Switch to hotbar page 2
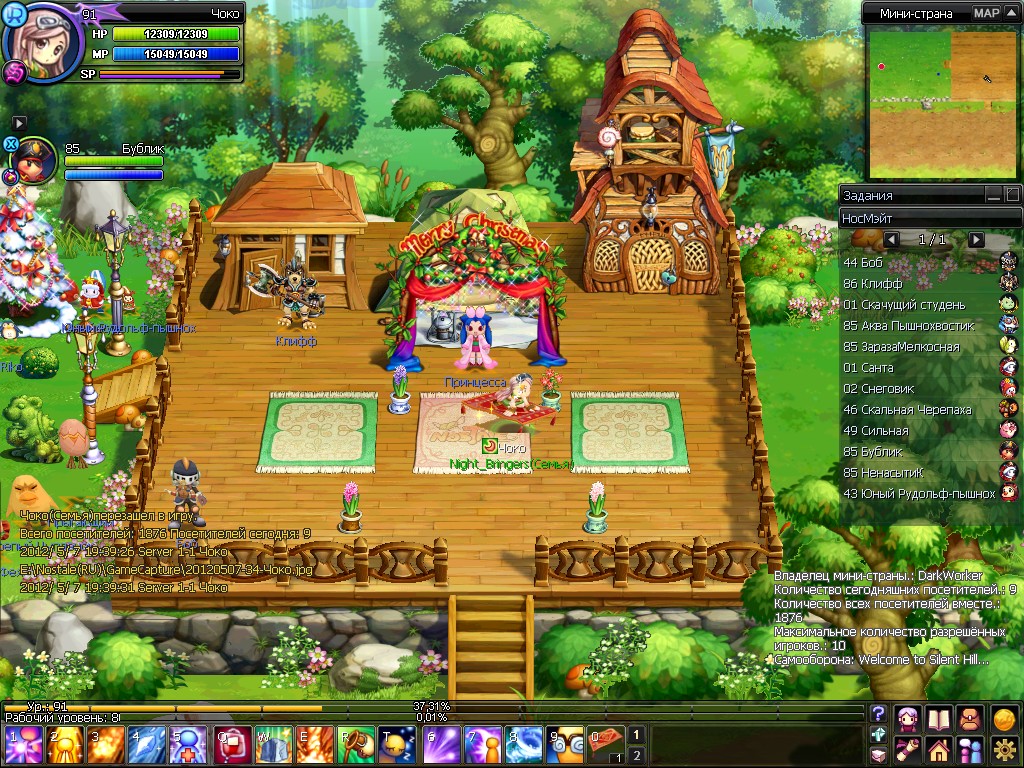This screenshot has height=768, width=1024. pos(636,755)
